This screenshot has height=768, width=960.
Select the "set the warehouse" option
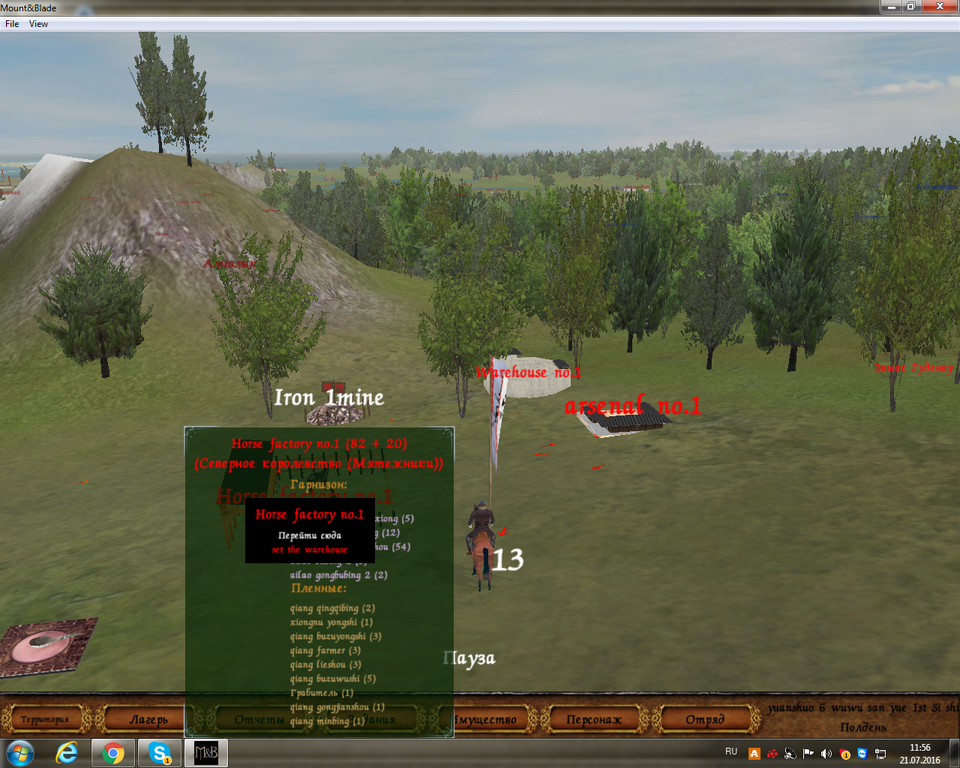309,550
